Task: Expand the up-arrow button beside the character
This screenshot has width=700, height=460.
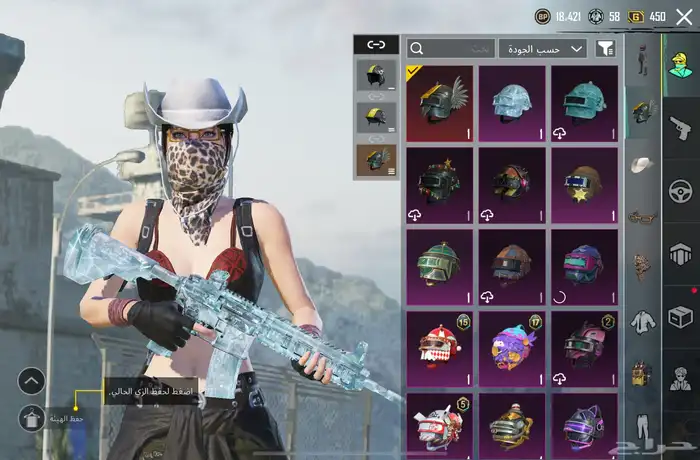Action: click(31, 380)
